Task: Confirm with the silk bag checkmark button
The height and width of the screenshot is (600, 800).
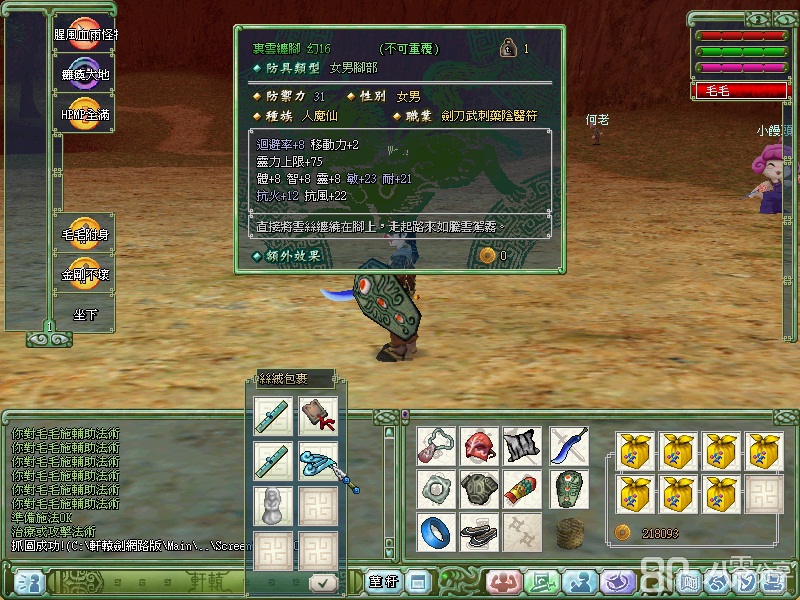Action: point(322,582)
